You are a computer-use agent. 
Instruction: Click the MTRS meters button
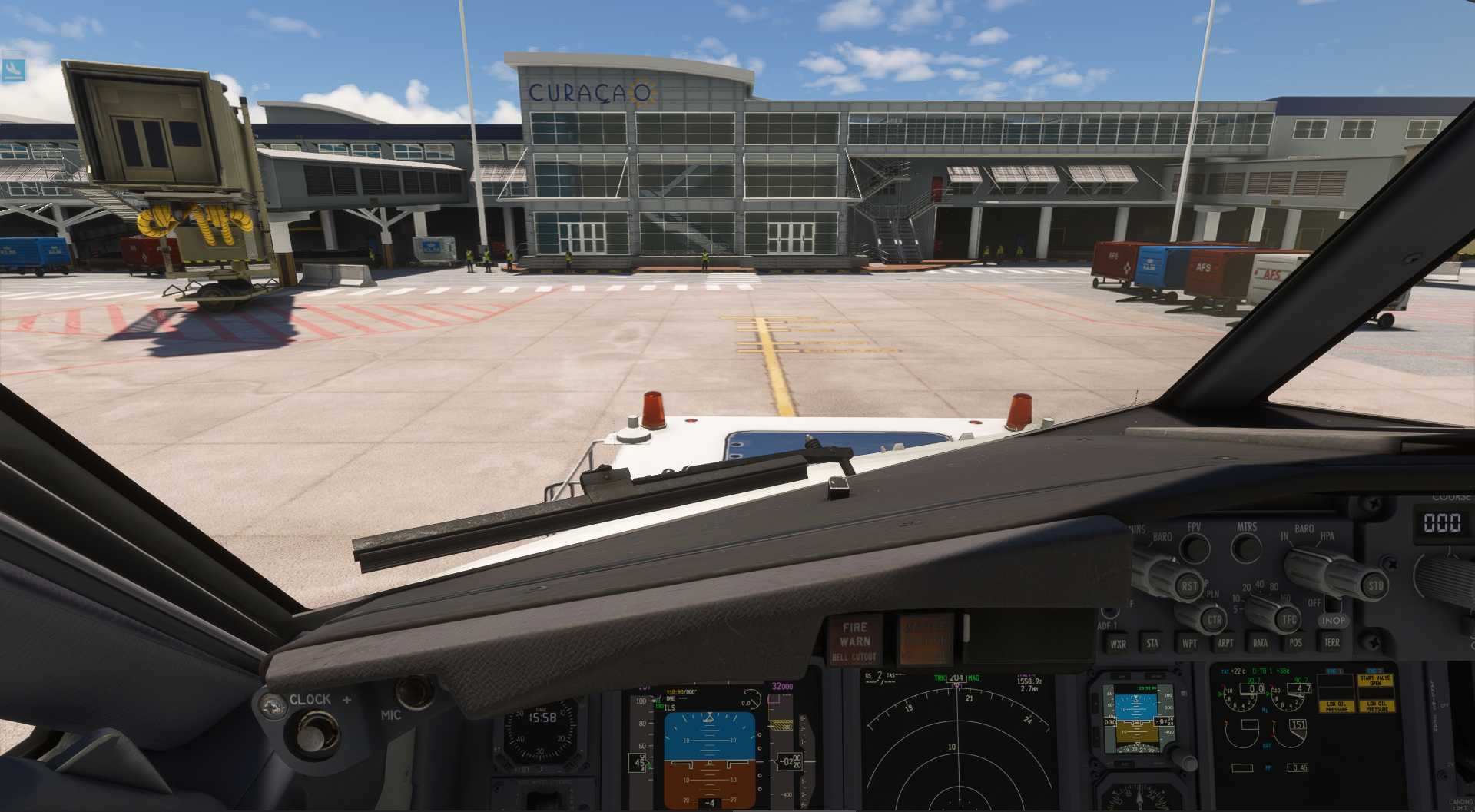click(1245, 547)
